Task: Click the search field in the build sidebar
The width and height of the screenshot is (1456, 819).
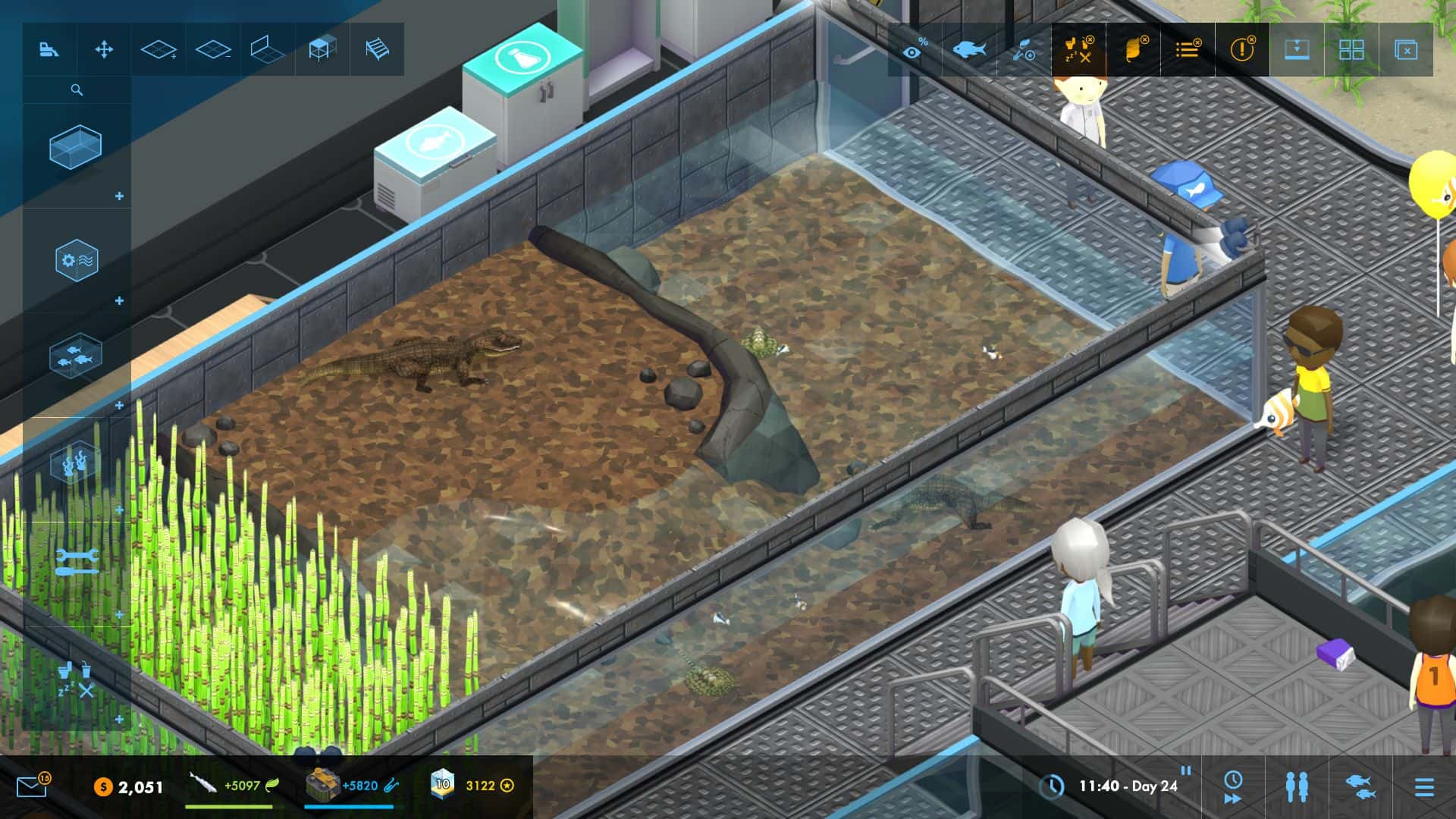Action: tap(76, 89)
